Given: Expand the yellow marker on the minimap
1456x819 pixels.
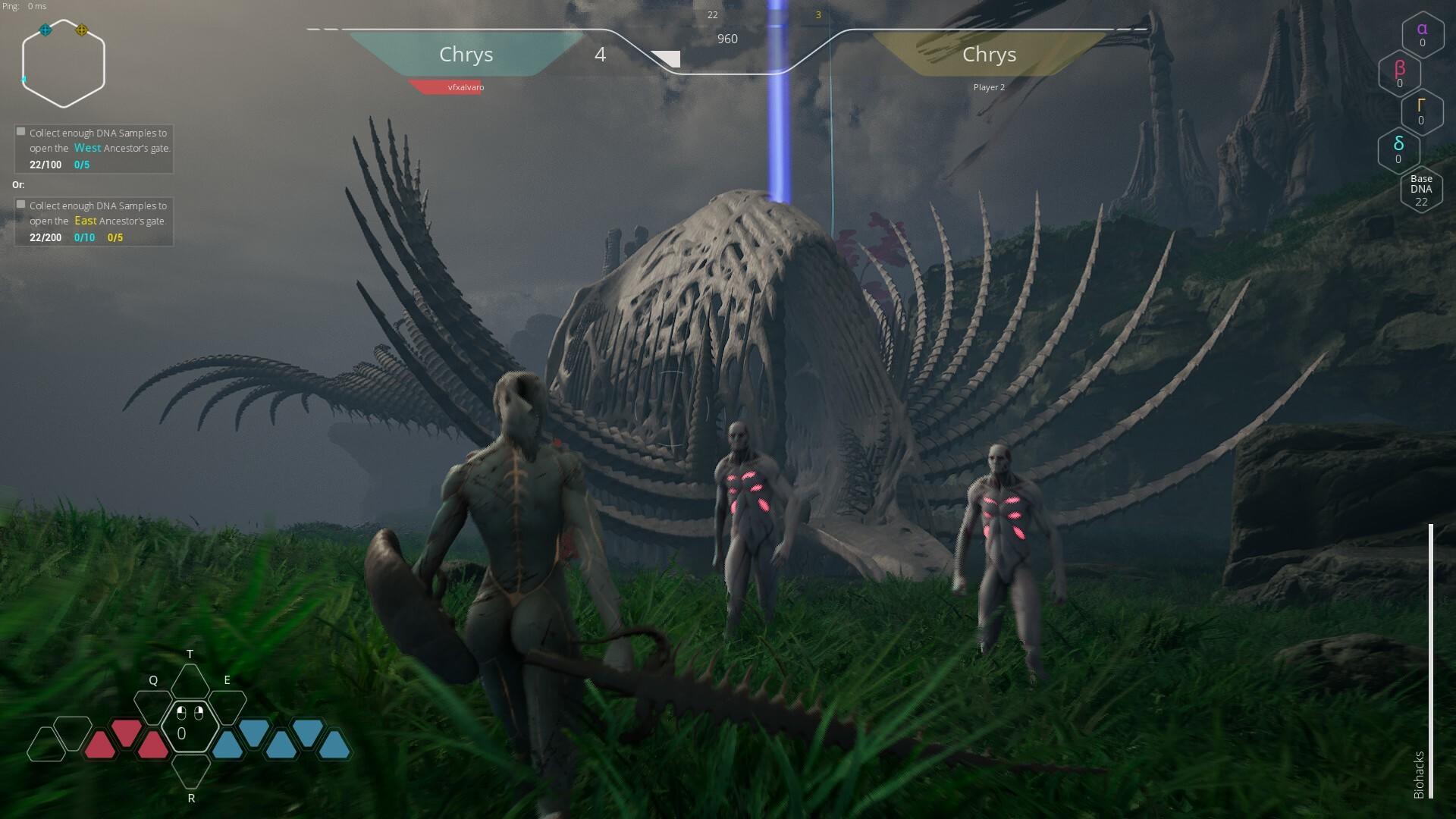Looking at the screenshot, I should (x=83, y=31).
